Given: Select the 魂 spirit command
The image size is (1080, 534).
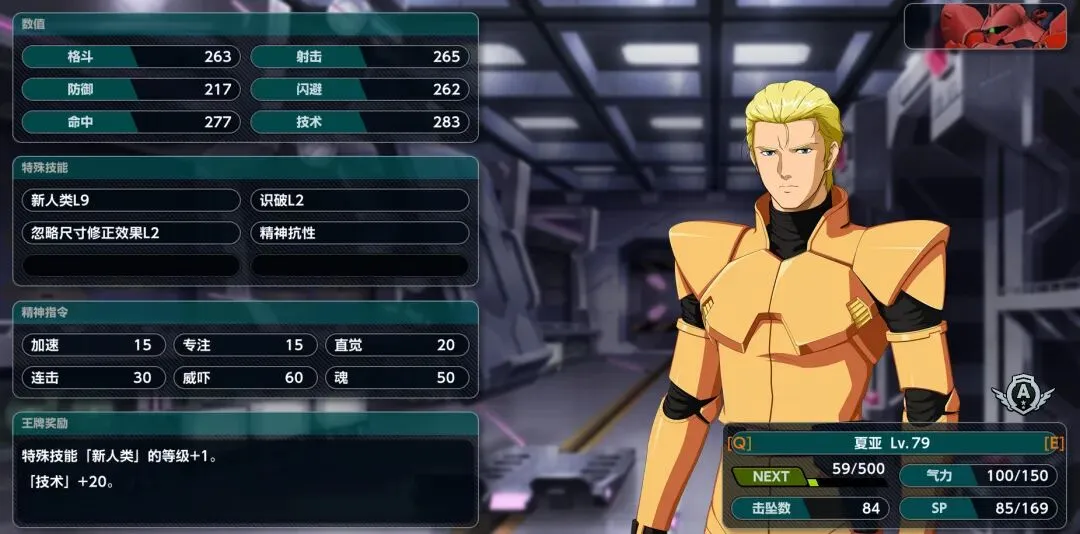Looking at the screenshot, I should pos(396,378).
